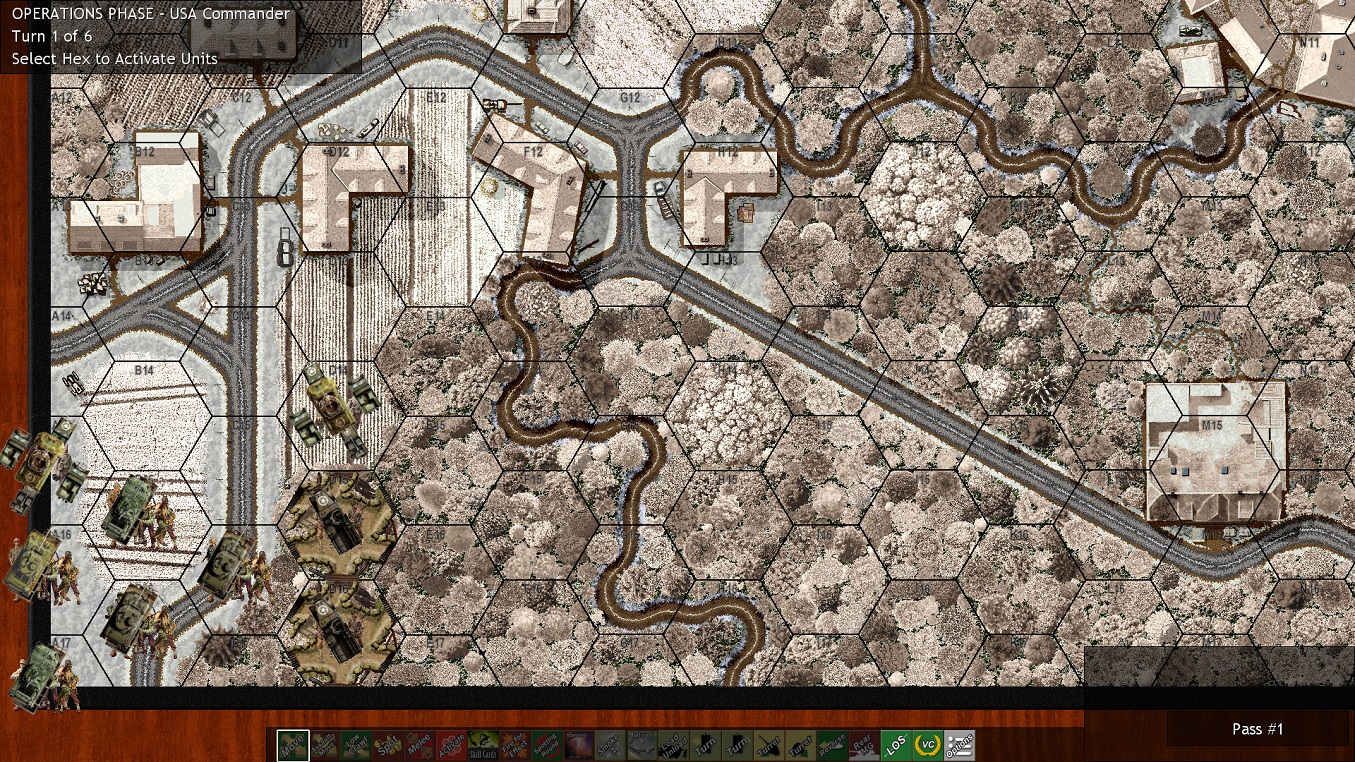The image size is (1355, 762).
Task: Click the Activate command icon
Action: click(x=454, y=745)
